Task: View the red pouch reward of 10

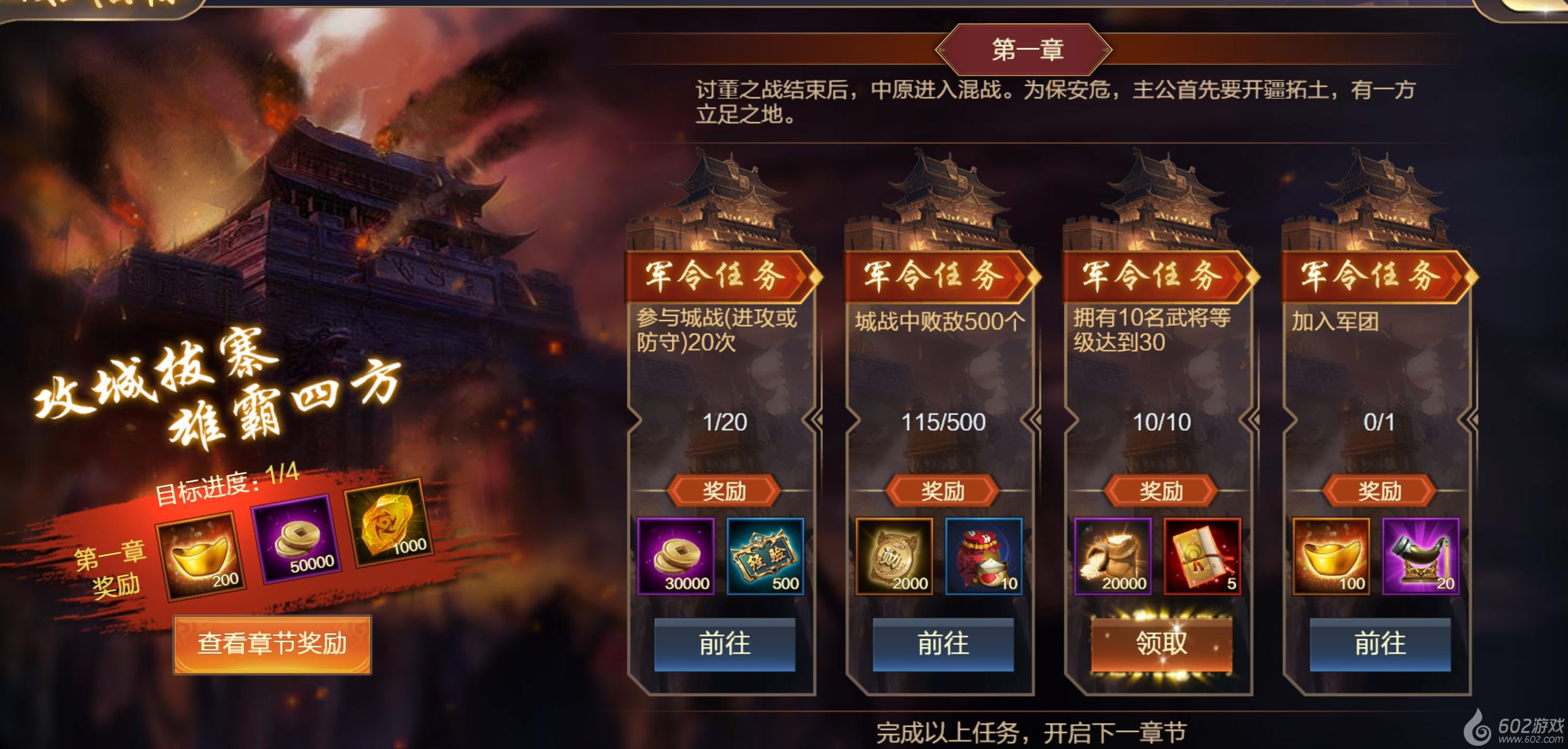Action: [984, 556]
